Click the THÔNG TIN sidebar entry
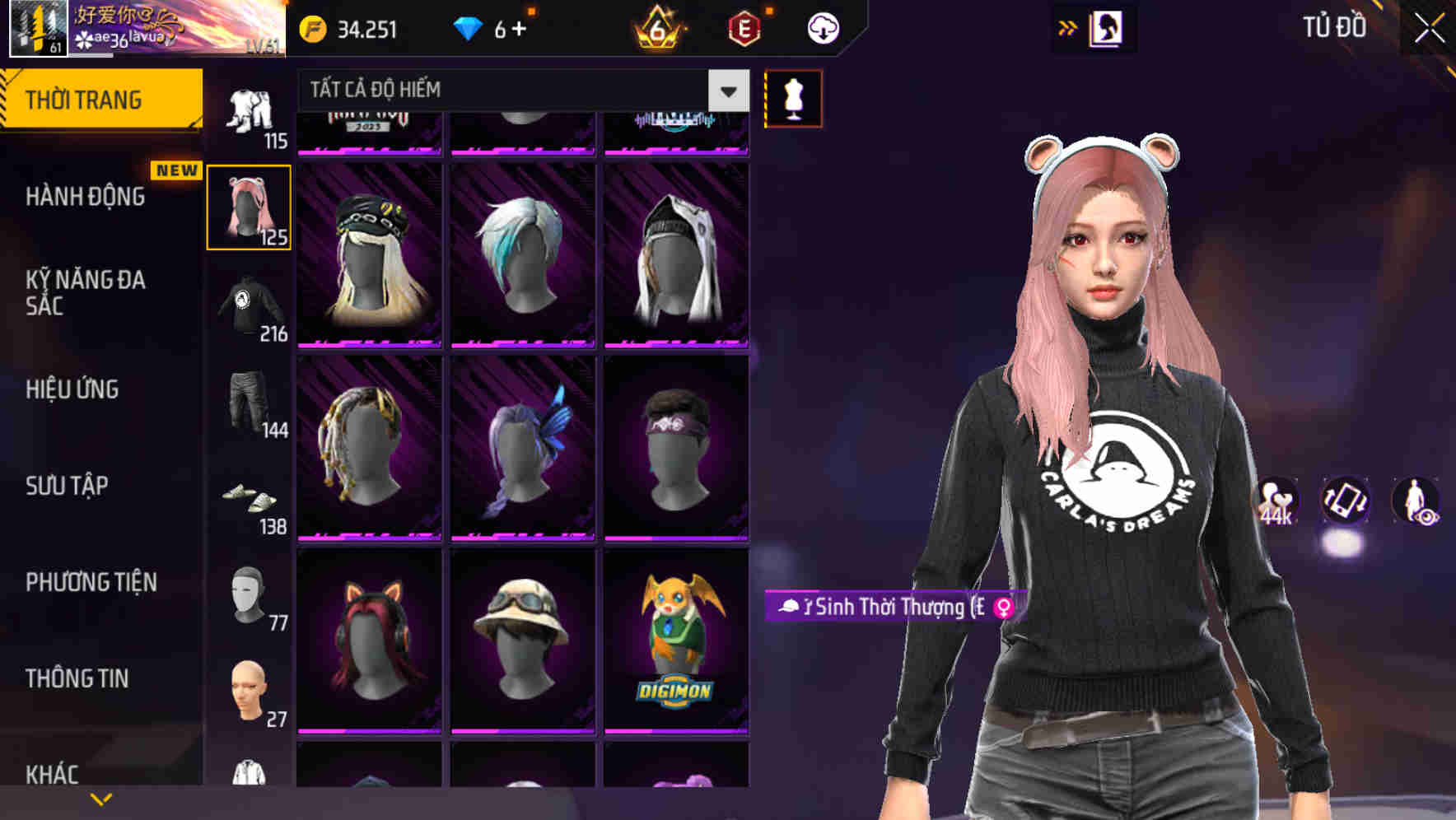This screenshot has height=820, width=1456. click(79, 678)
